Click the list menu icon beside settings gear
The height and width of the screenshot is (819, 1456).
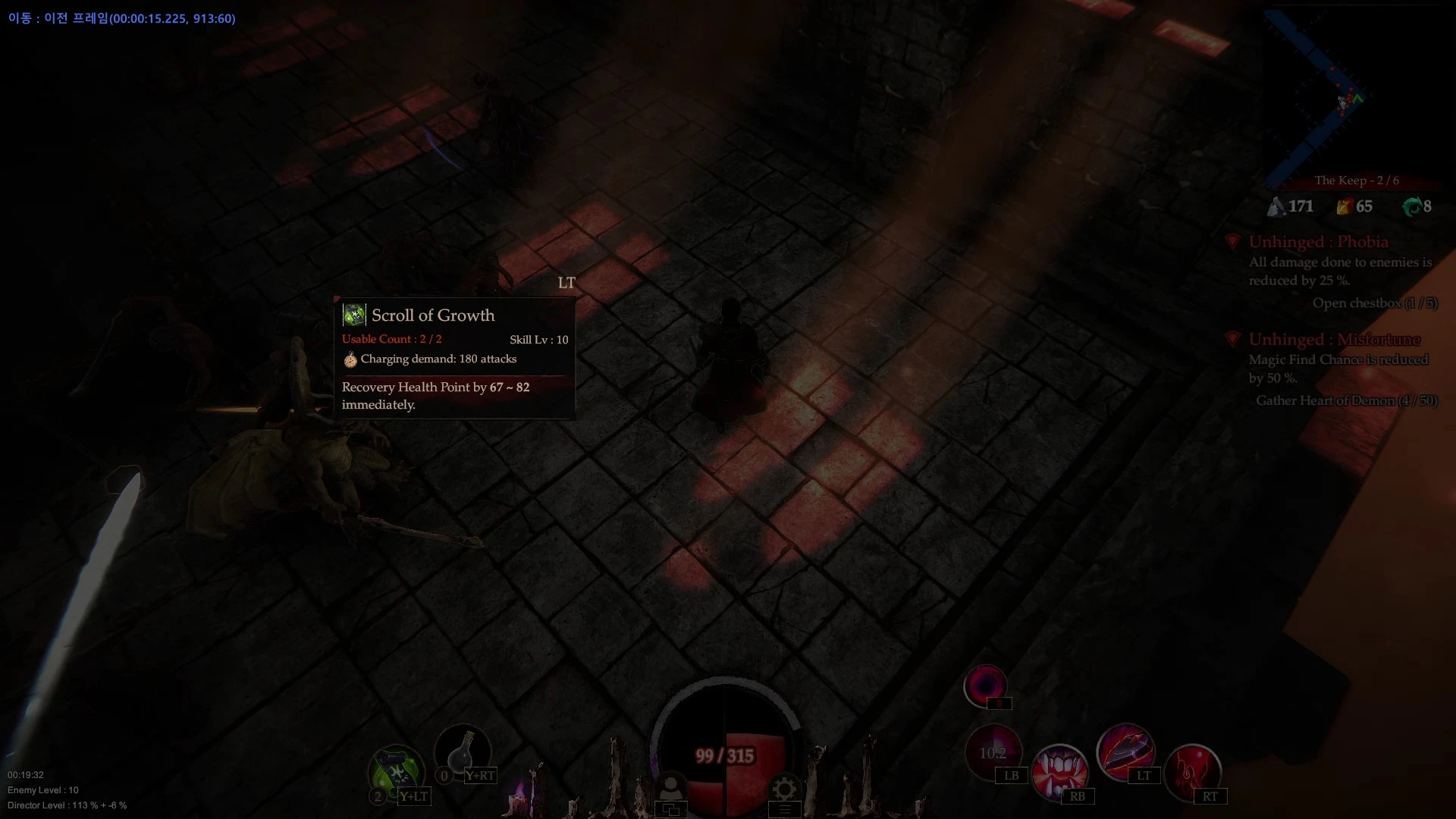785,809
